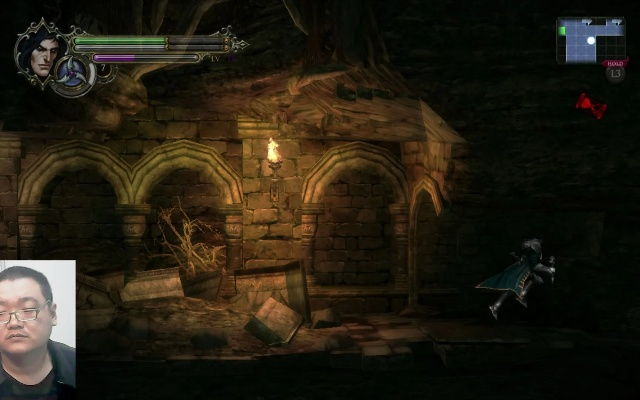Open the minimap of the castle rooms

tap(590, 40)
